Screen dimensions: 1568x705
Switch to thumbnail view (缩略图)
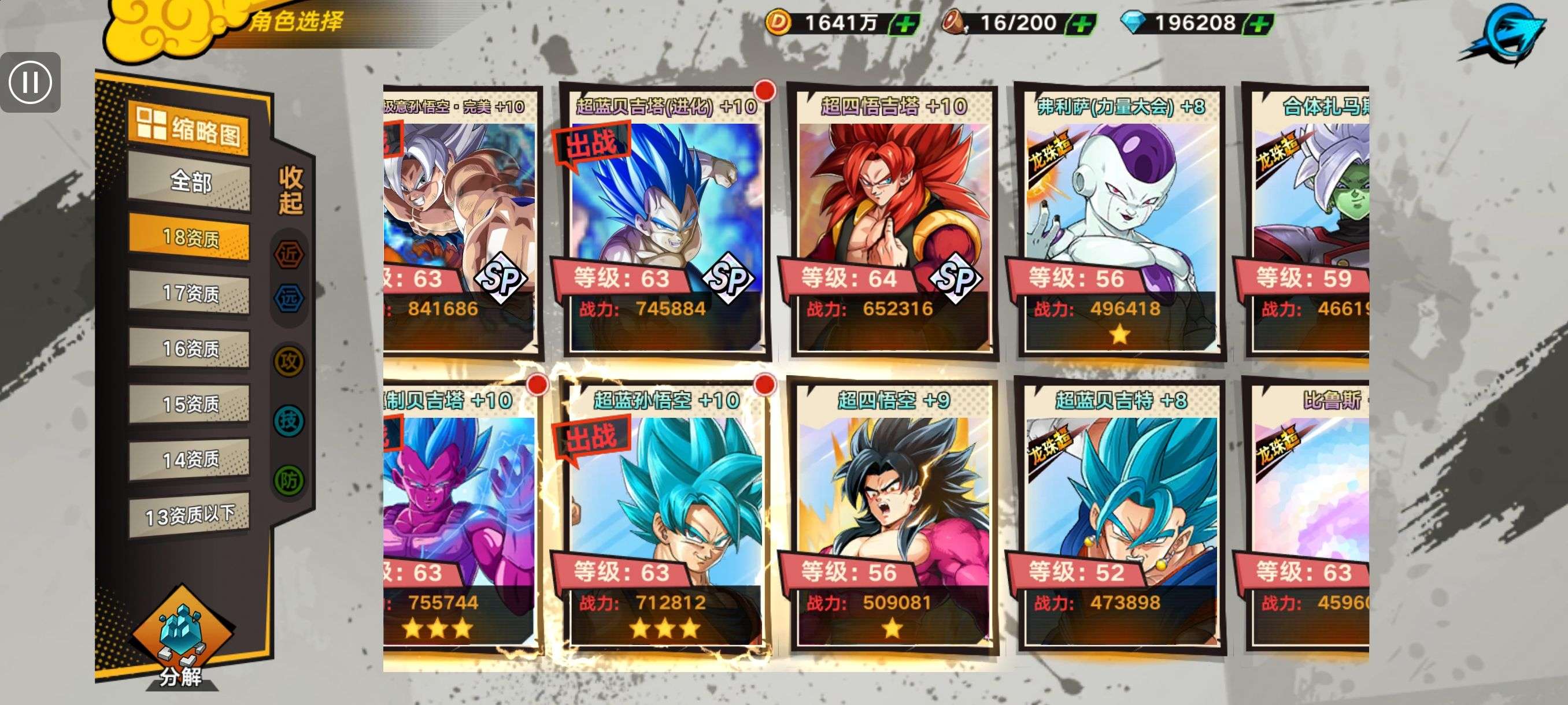point(188,129)
